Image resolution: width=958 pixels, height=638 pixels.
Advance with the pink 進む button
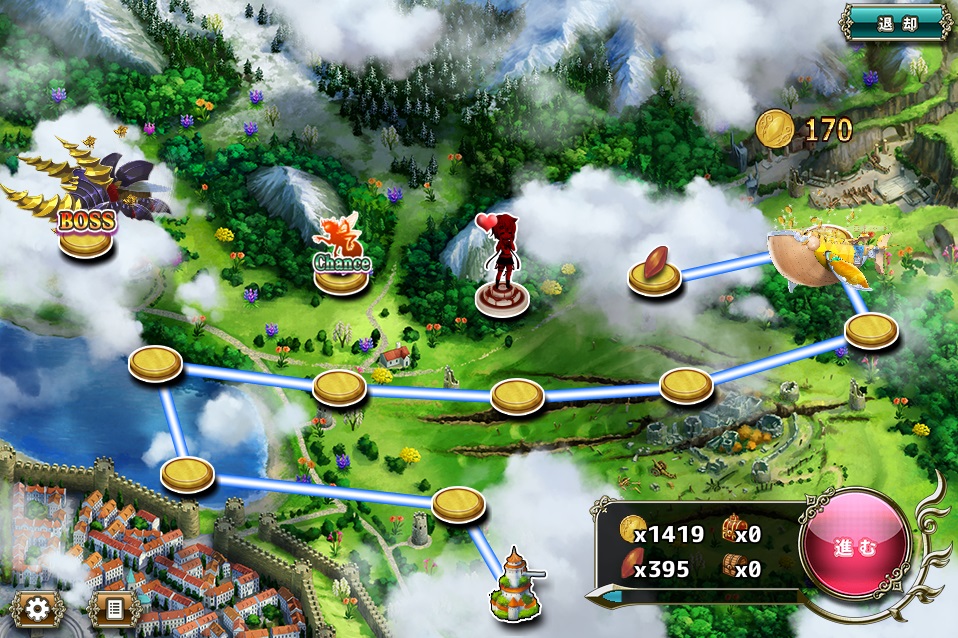(x=855, y=548)
